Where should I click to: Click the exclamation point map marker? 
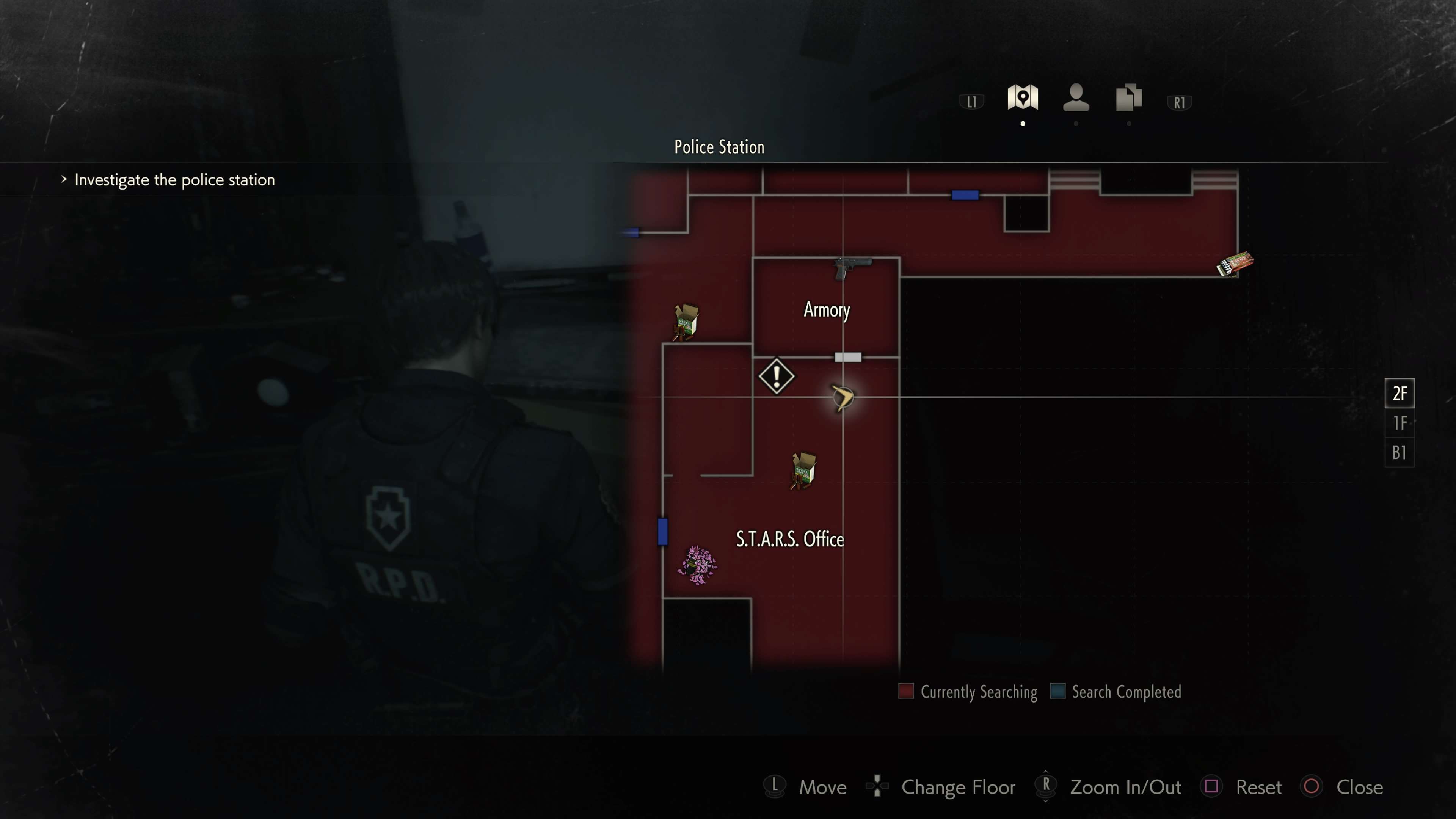pyautogui.click(x=777, y=376)
